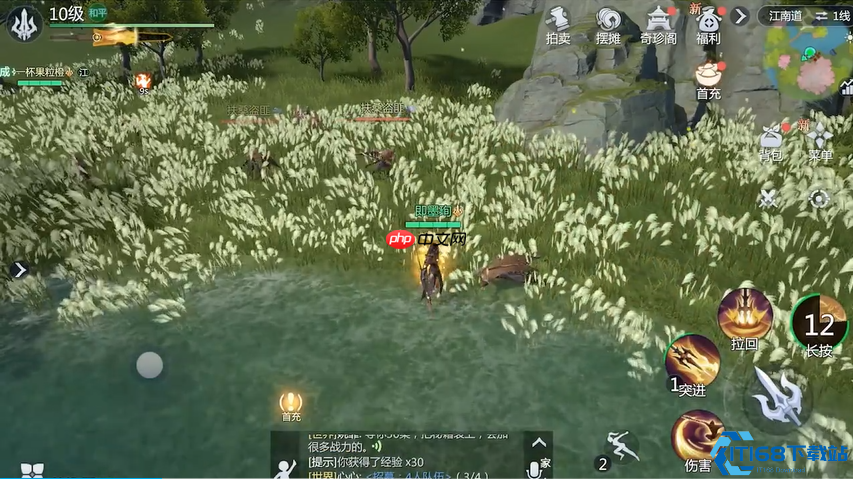Open the 拍卖 auction house
853x479 pixels.
[x=558, y=23]
